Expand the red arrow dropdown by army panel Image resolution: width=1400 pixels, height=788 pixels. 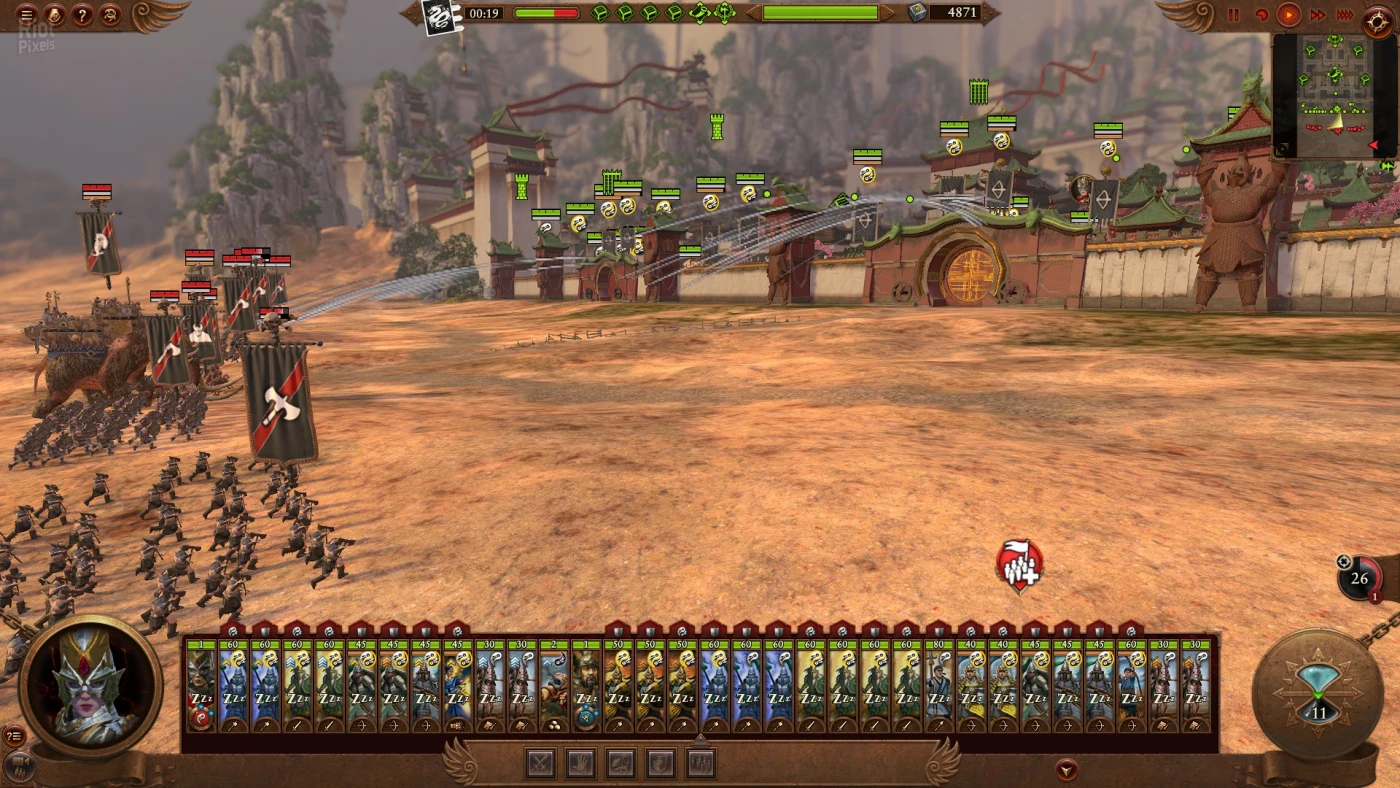point(1066,770)
